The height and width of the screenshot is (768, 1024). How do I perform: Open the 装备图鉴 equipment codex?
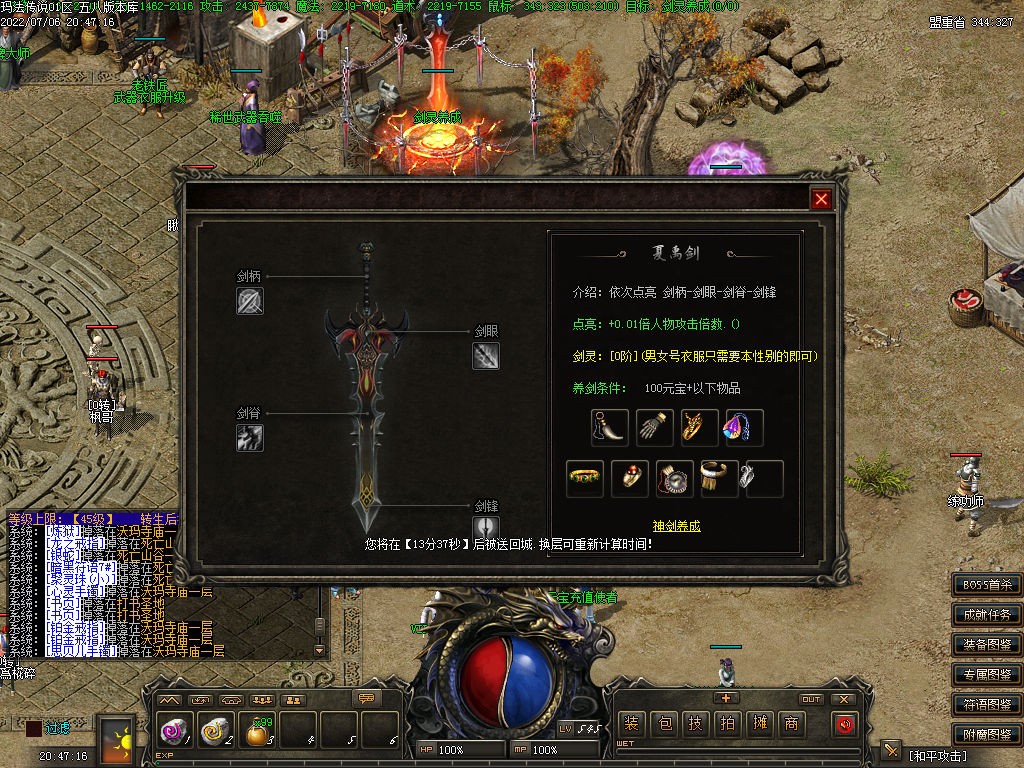(986, 645)
